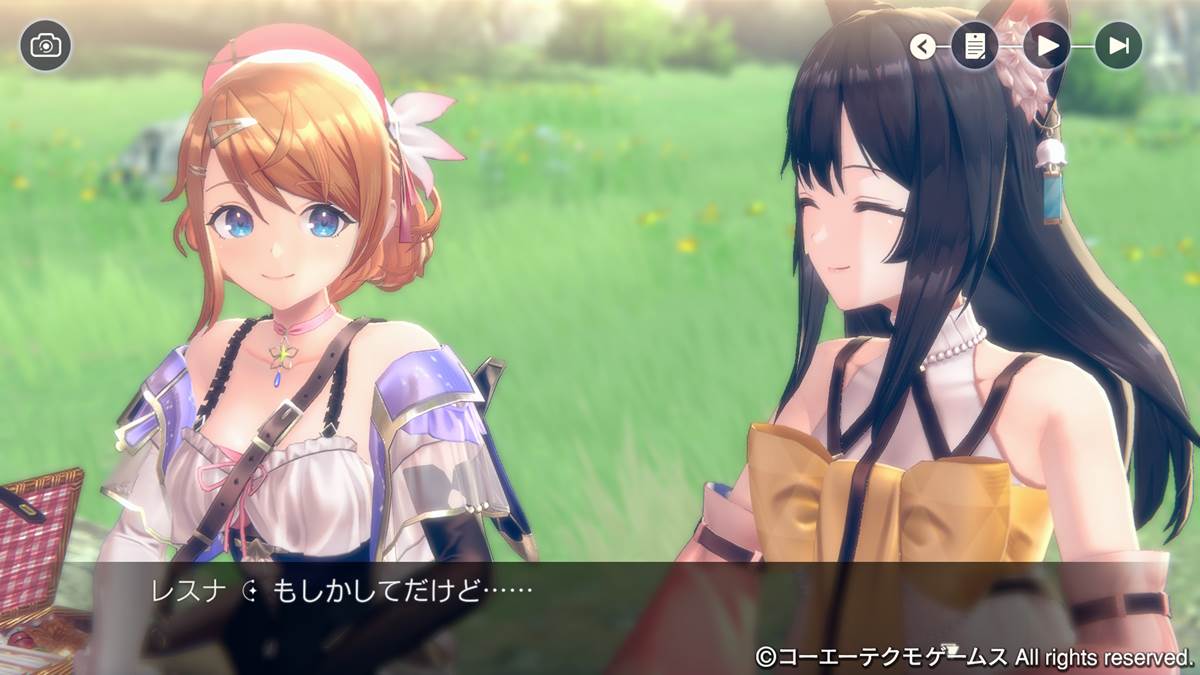1200x675 pixels.
Task: Collapse the dialogue controls with the arrow
Action: 922,46
